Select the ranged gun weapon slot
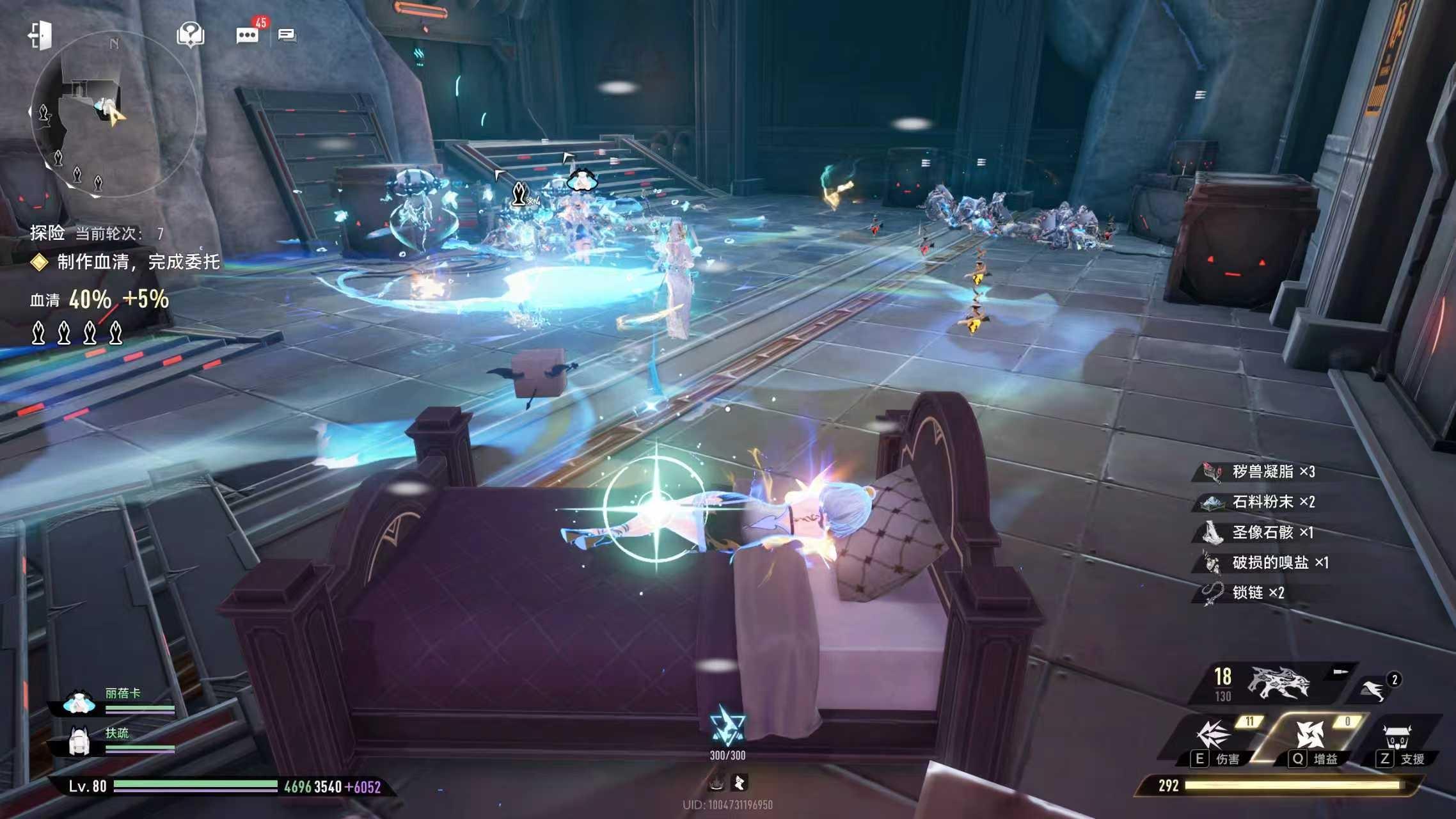The image size is (1456, 819). pos(1278,683)
